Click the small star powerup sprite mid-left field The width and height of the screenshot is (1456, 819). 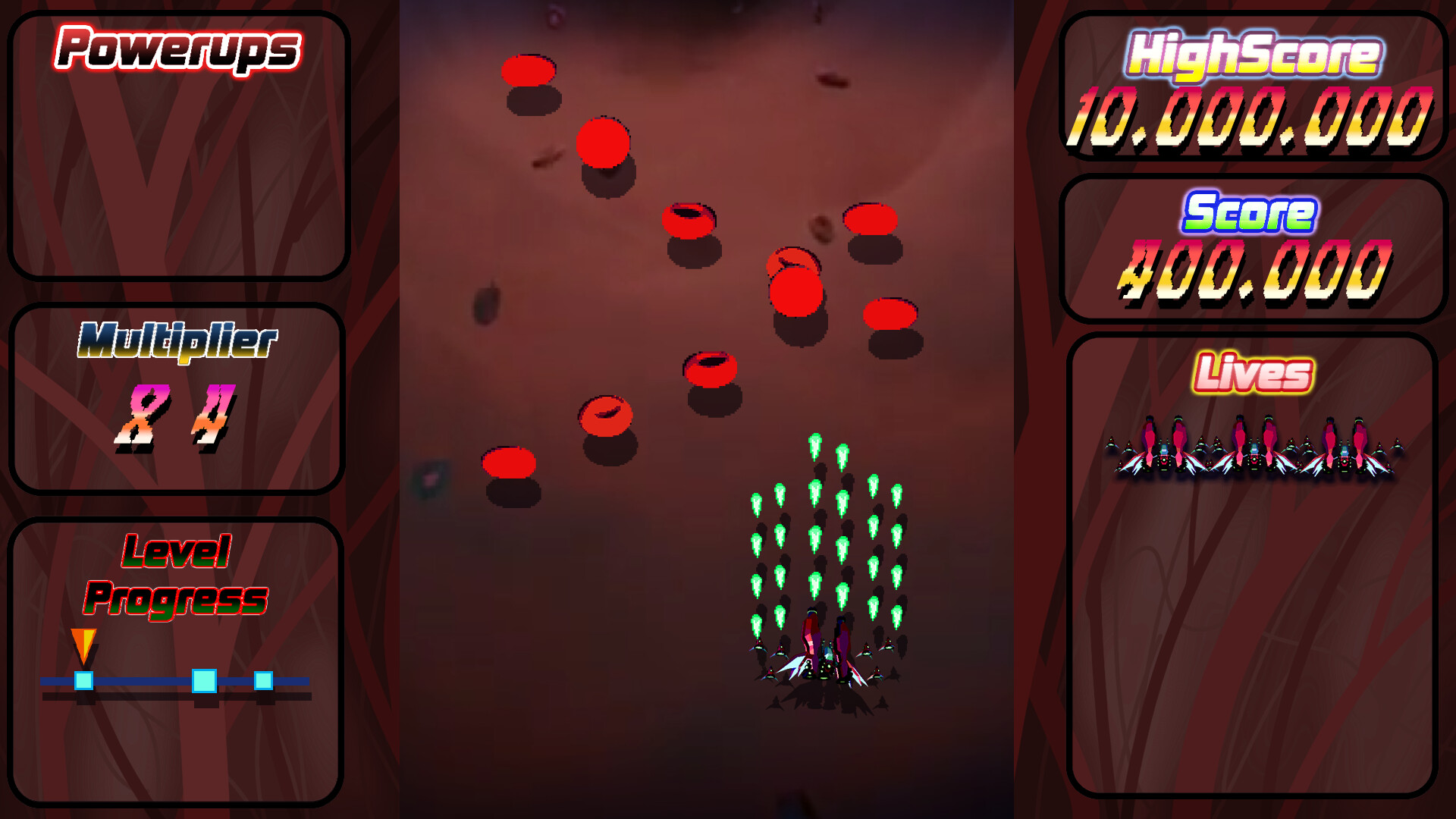pyautogui.click(x=430, y=478)
